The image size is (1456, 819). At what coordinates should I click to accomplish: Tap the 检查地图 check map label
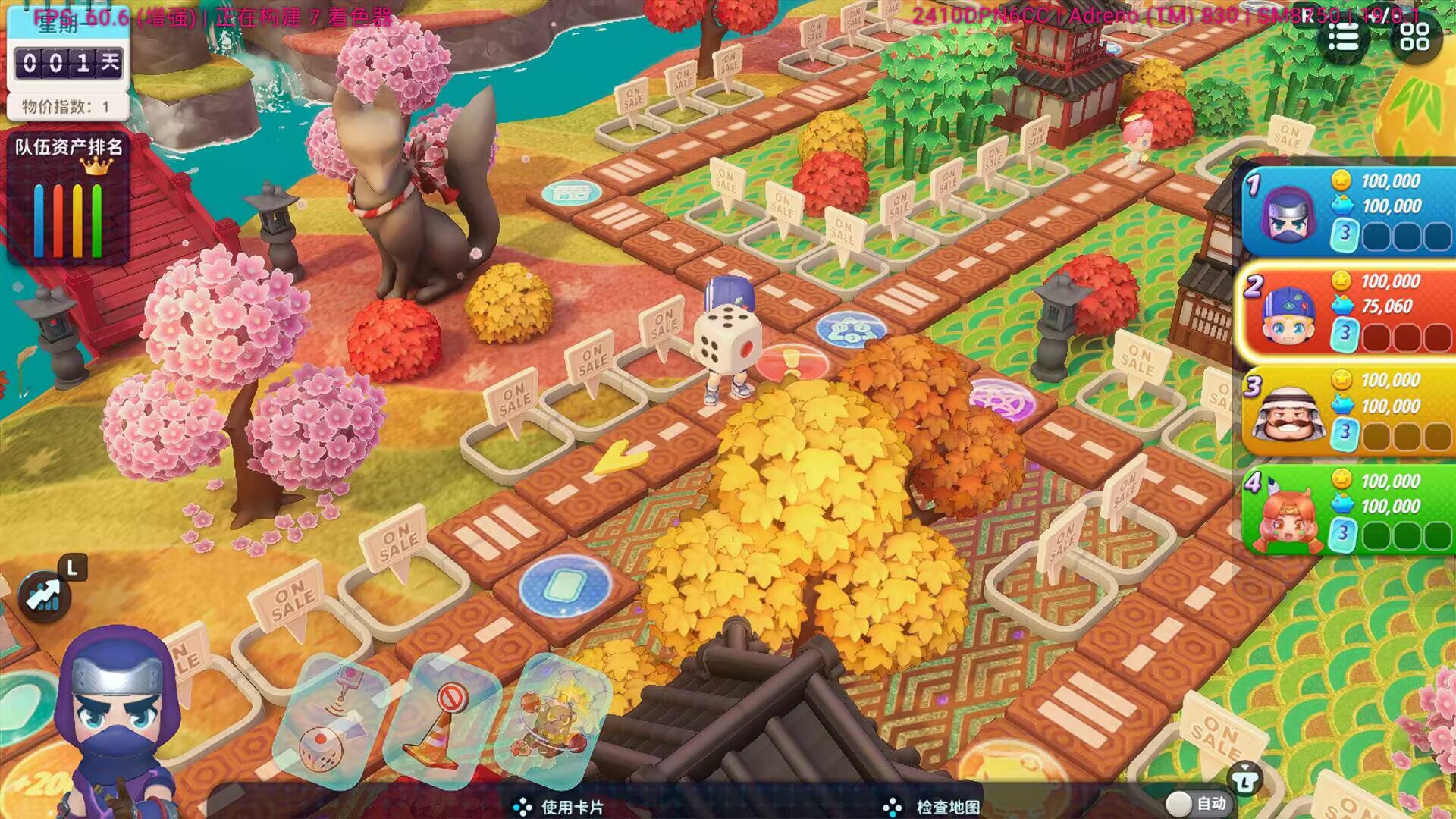point(947,808)
